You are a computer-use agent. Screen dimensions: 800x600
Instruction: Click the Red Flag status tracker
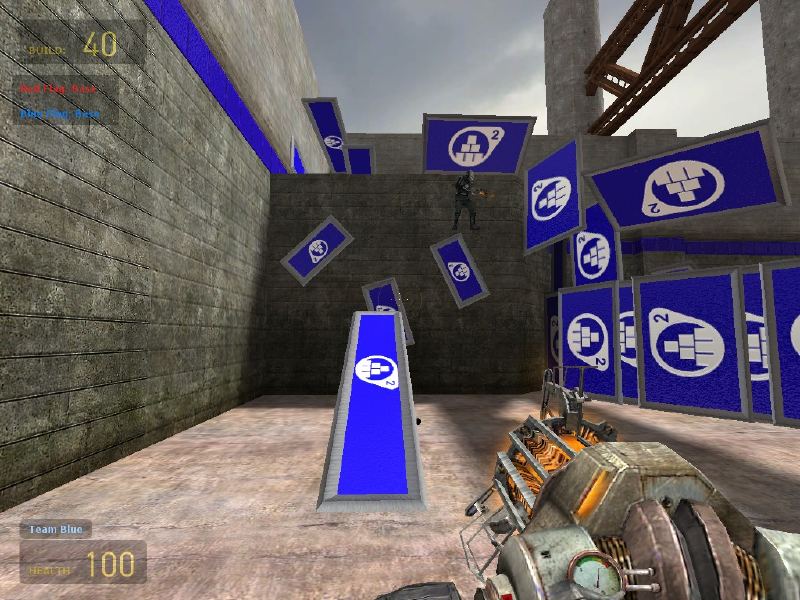(60, 90)
